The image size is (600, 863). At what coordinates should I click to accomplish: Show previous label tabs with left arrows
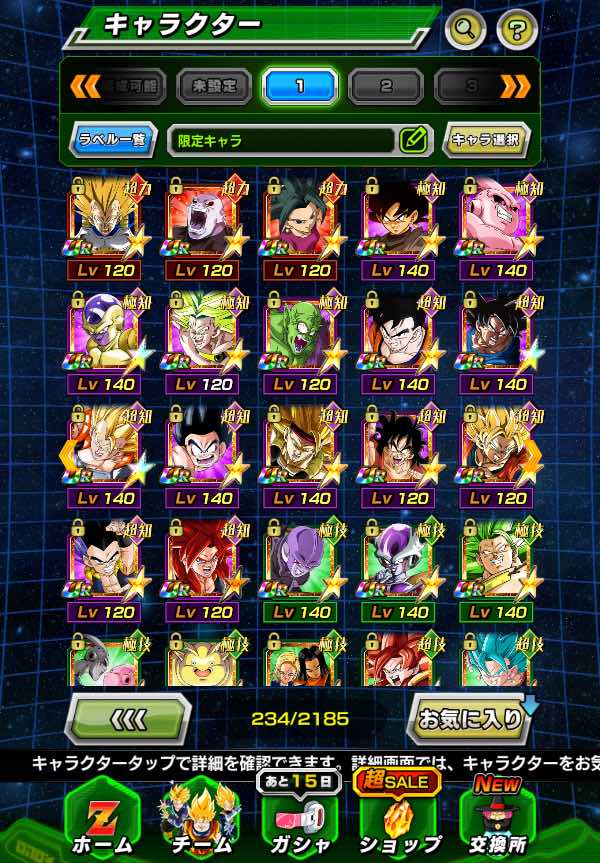click(x=84, y=87)
